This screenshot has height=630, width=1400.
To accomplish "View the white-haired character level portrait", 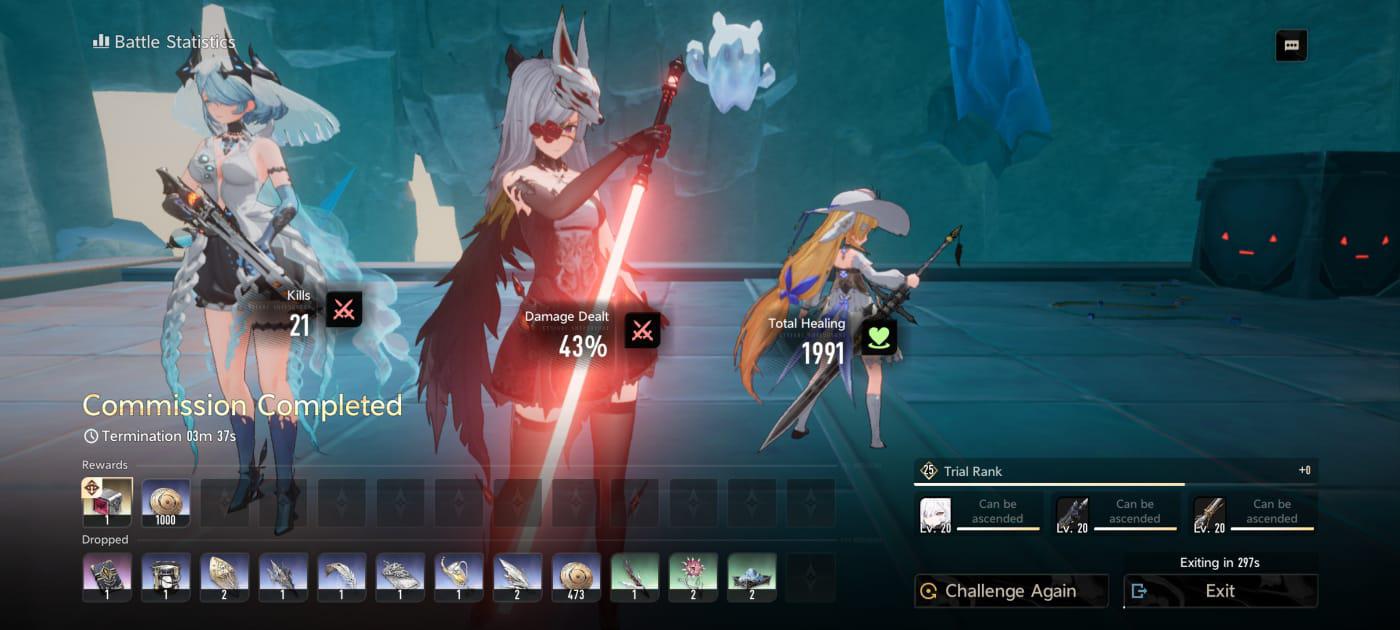I will 935,513.
